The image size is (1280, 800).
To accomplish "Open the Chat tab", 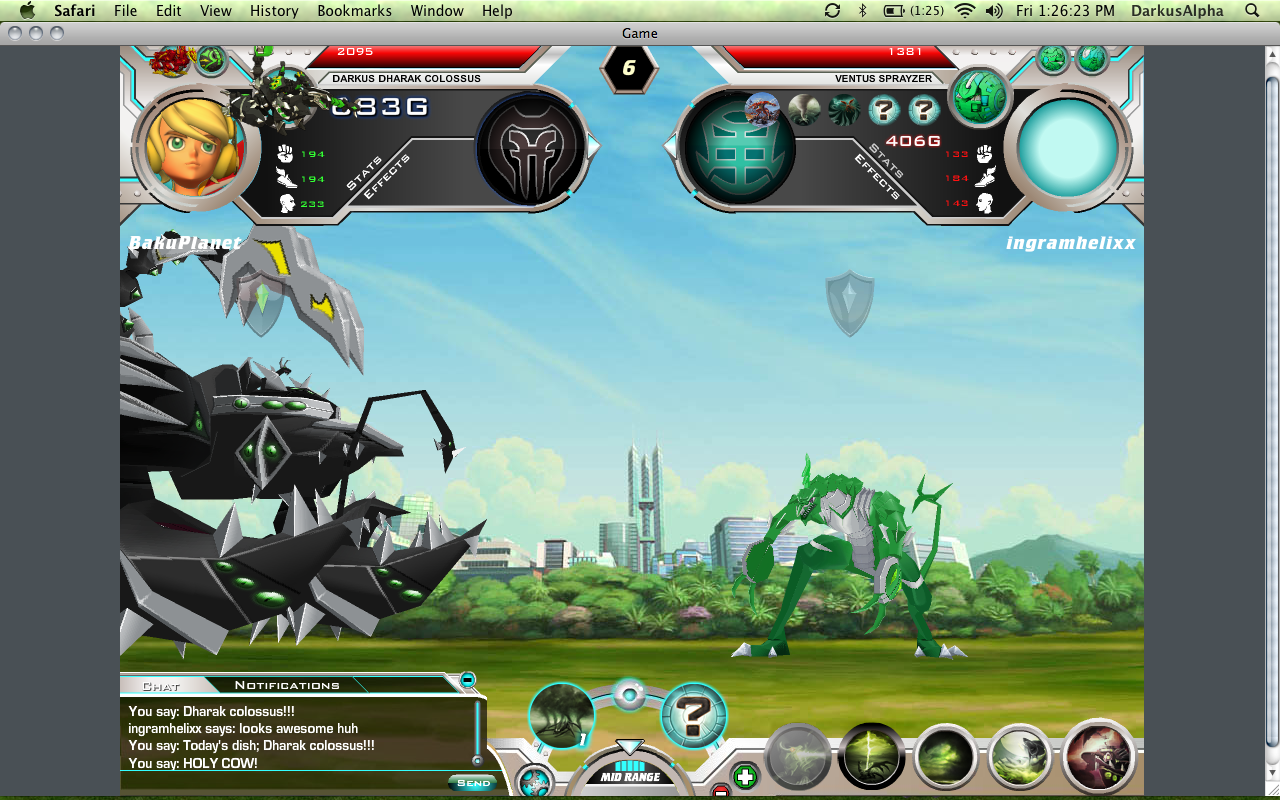I will coord(161,686).
